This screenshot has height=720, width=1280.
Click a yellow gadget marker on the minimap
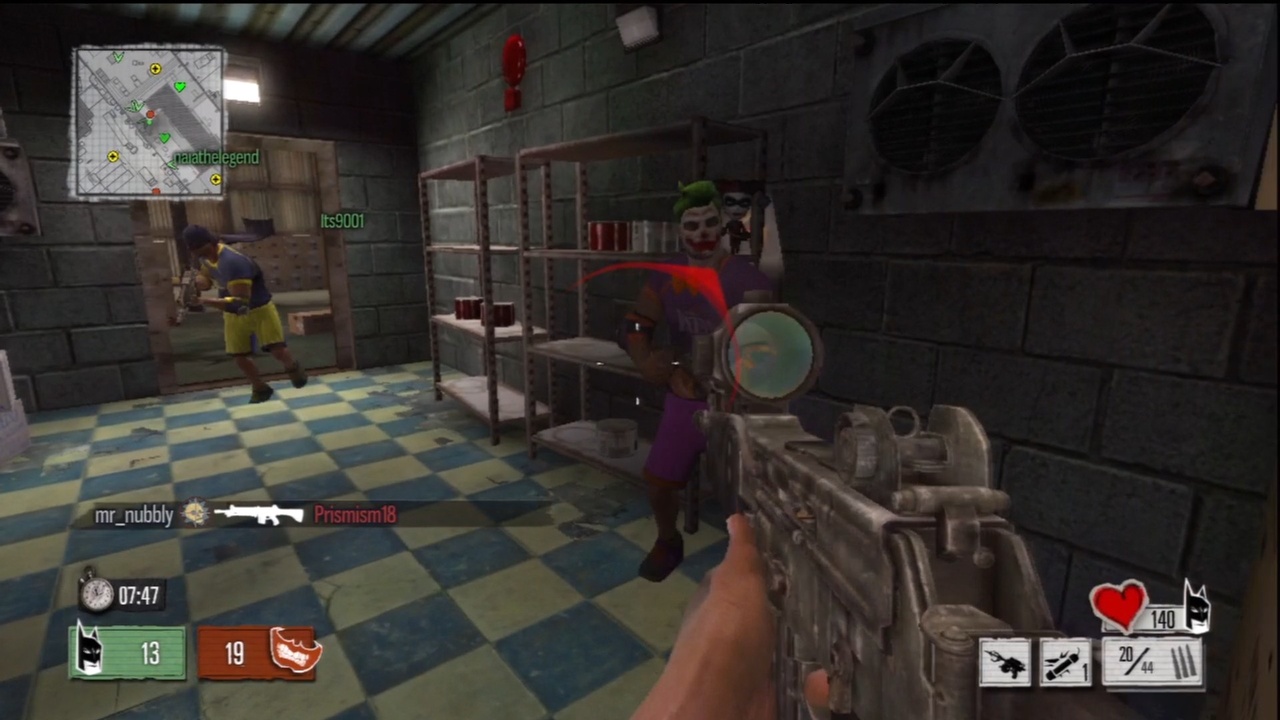[x=156, y=68]
